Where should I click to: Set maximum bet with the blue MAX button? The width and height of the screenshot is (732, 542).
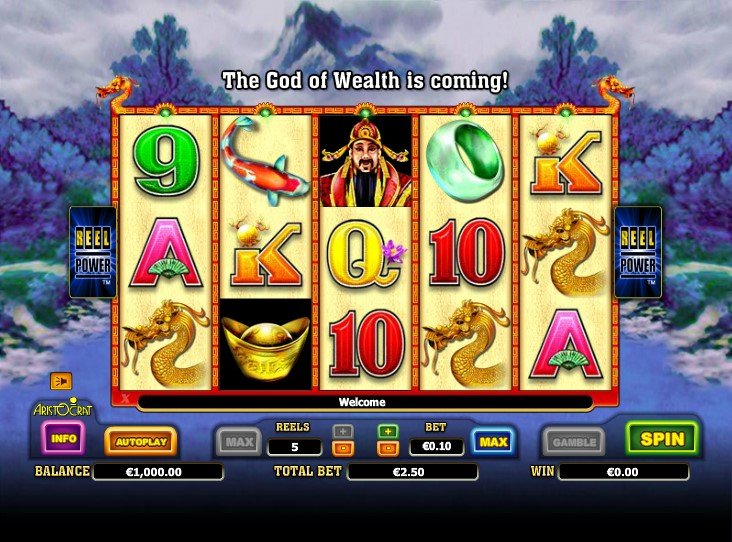pyautogui.click(x=493, y=441)
